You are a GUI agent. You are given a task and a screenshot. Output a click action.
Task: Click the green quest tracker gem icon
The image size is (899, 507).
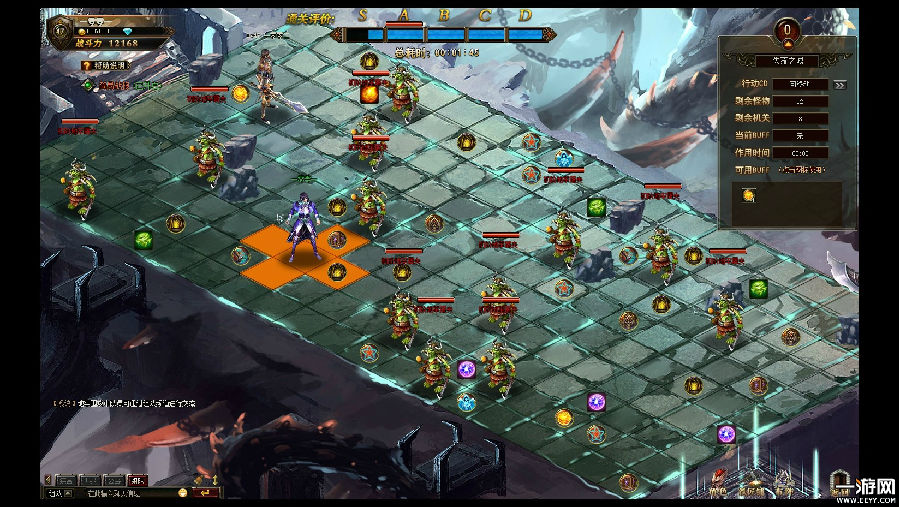pos(87,86)
